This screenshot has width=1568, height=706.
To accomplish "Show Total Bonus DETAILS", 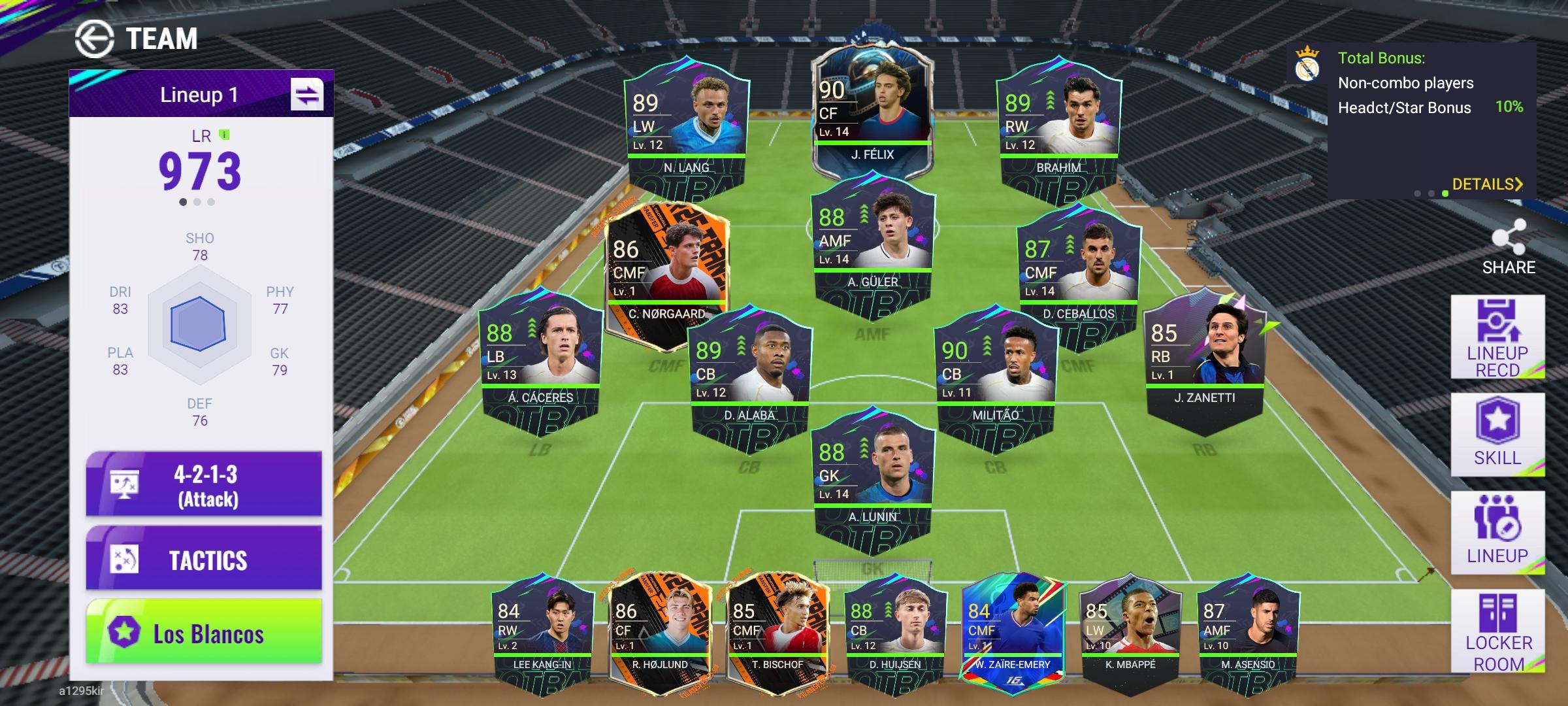I will [x=1487, y=184].
